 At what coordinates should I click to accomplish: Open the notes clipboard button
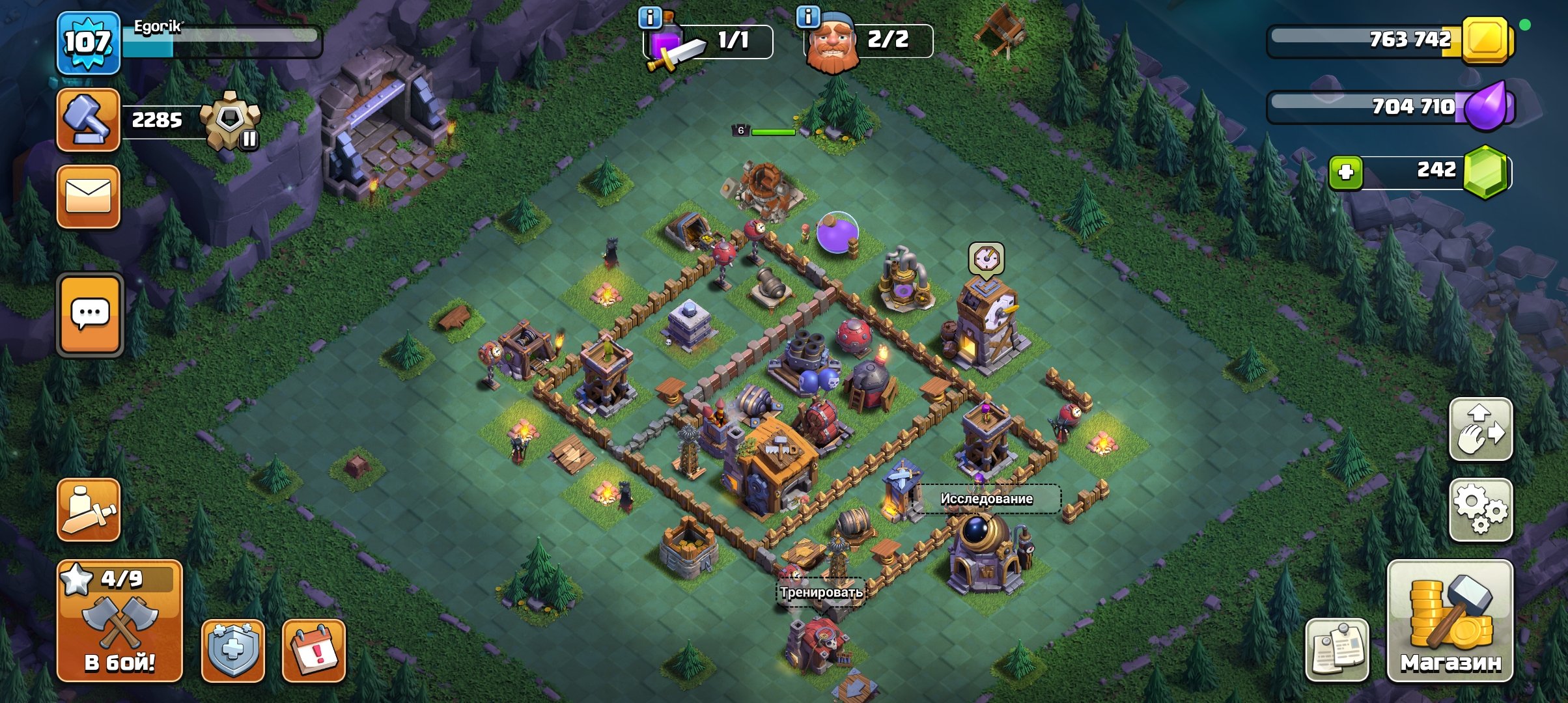point(1337,650)
